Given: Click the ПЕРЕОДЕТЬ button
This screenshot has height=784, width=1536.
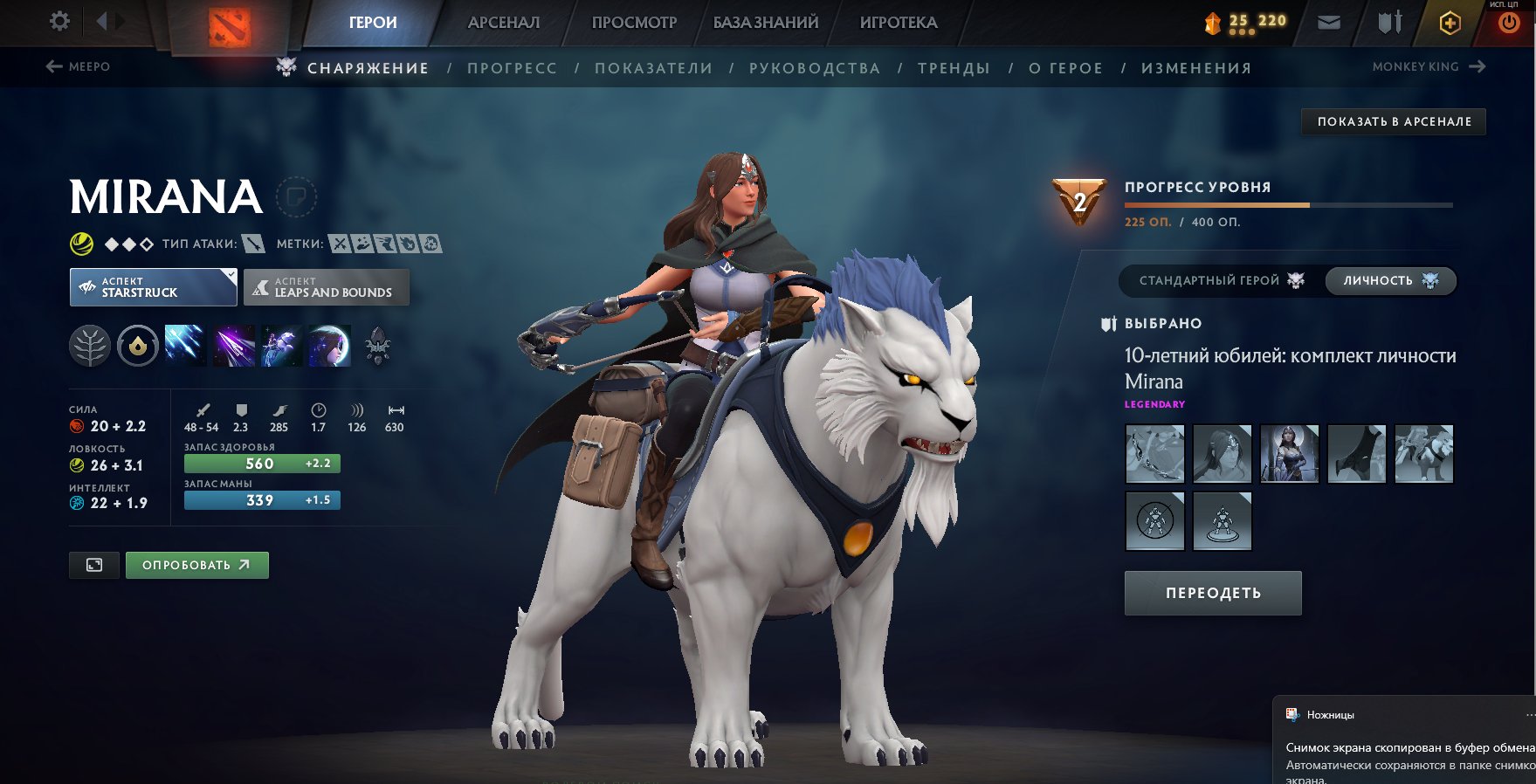Looking at the screenshot, I should pos(1212,593).
